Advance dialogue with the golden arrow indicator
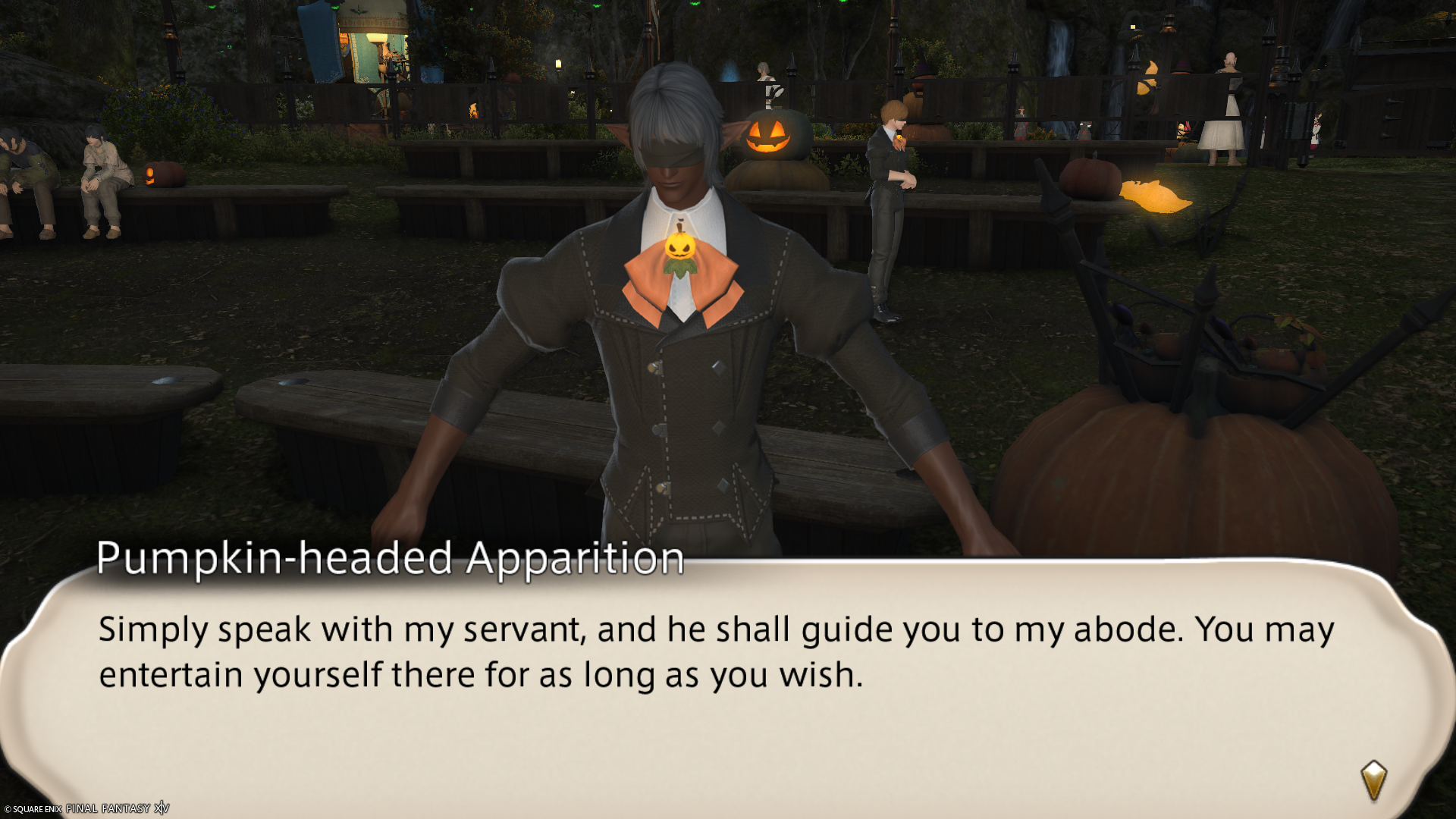 click(1373, 780)
